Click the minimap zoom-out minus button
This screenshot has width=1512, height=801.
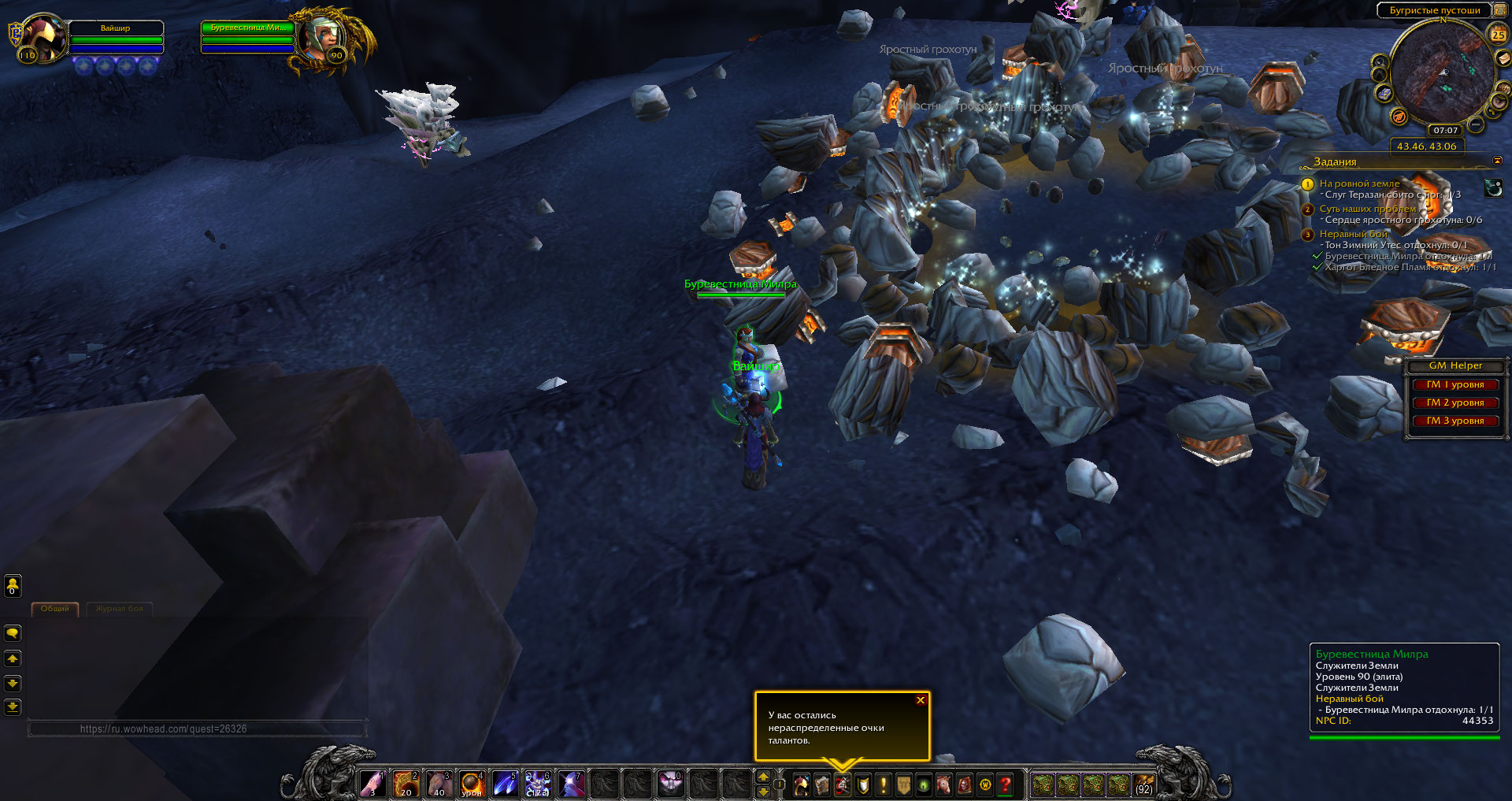[x=1476, y=124]
